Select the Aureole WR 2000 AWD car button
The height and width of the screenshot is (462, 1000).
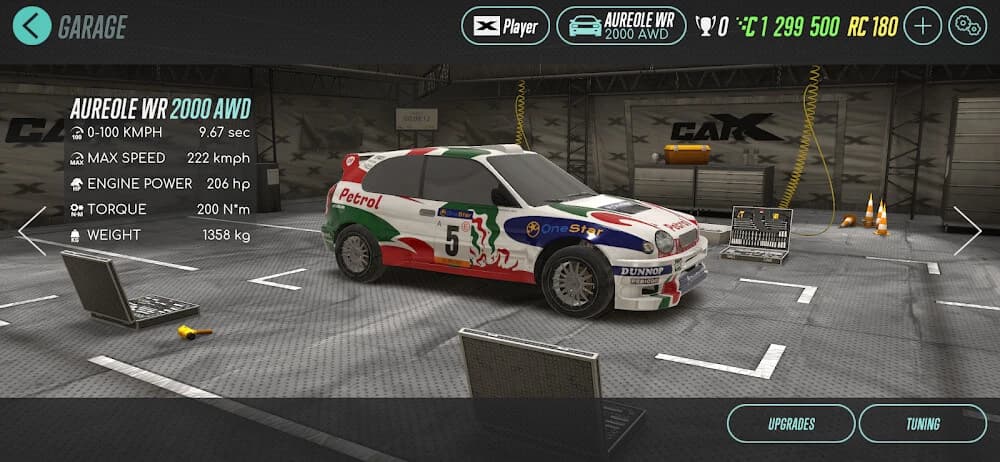[x=621, y=26]
